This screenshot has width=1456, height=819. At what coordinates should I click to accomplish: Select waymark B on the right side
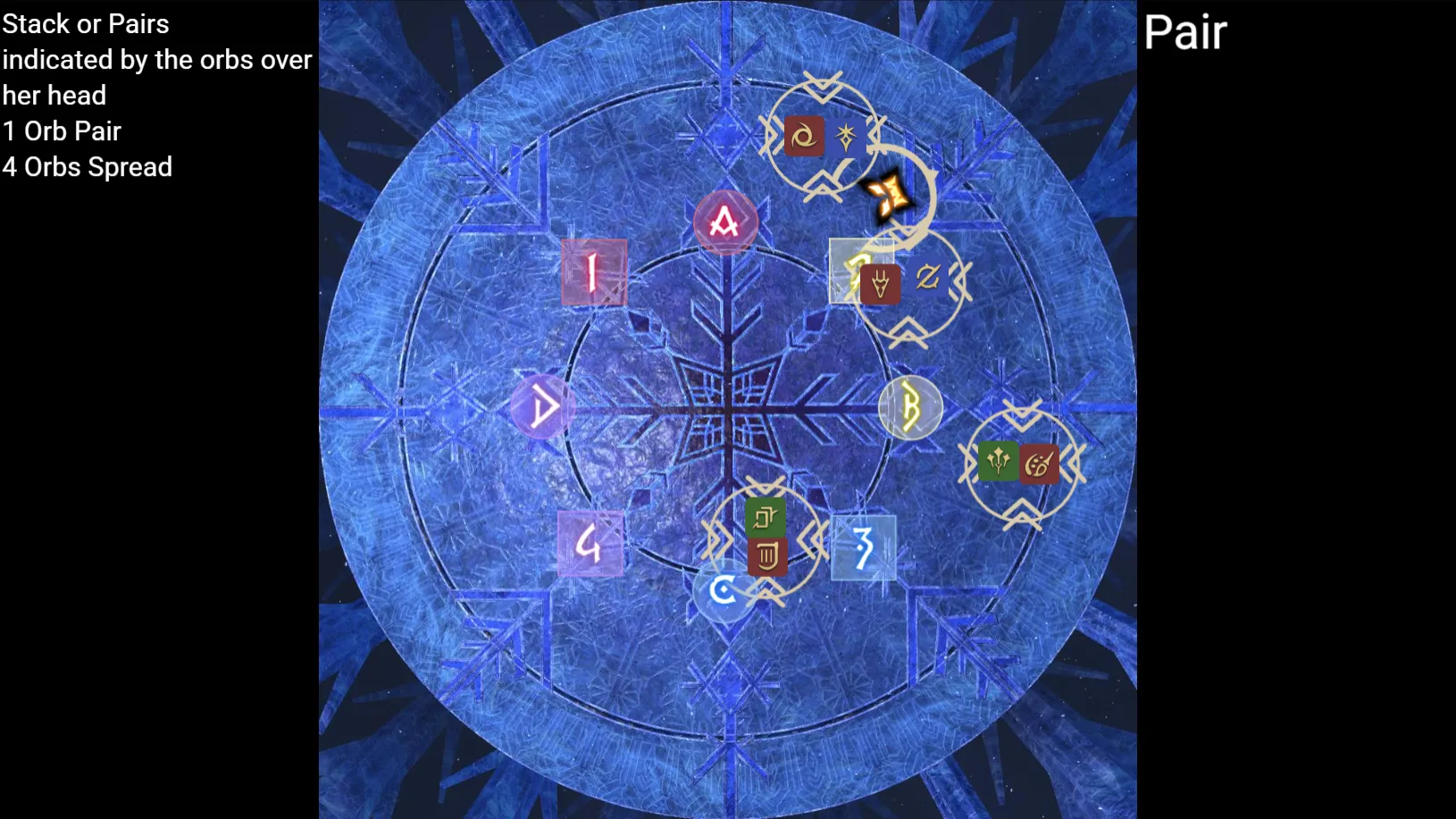pos(912,407)
